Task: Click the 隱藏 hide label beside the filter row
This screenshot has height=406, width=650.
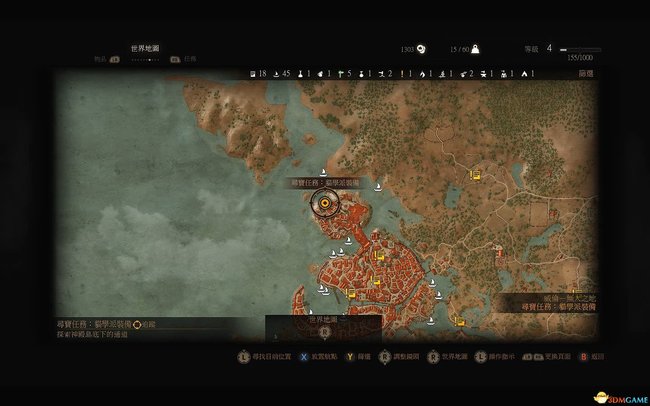Action: pyautogui.click(x=586, y=74)
